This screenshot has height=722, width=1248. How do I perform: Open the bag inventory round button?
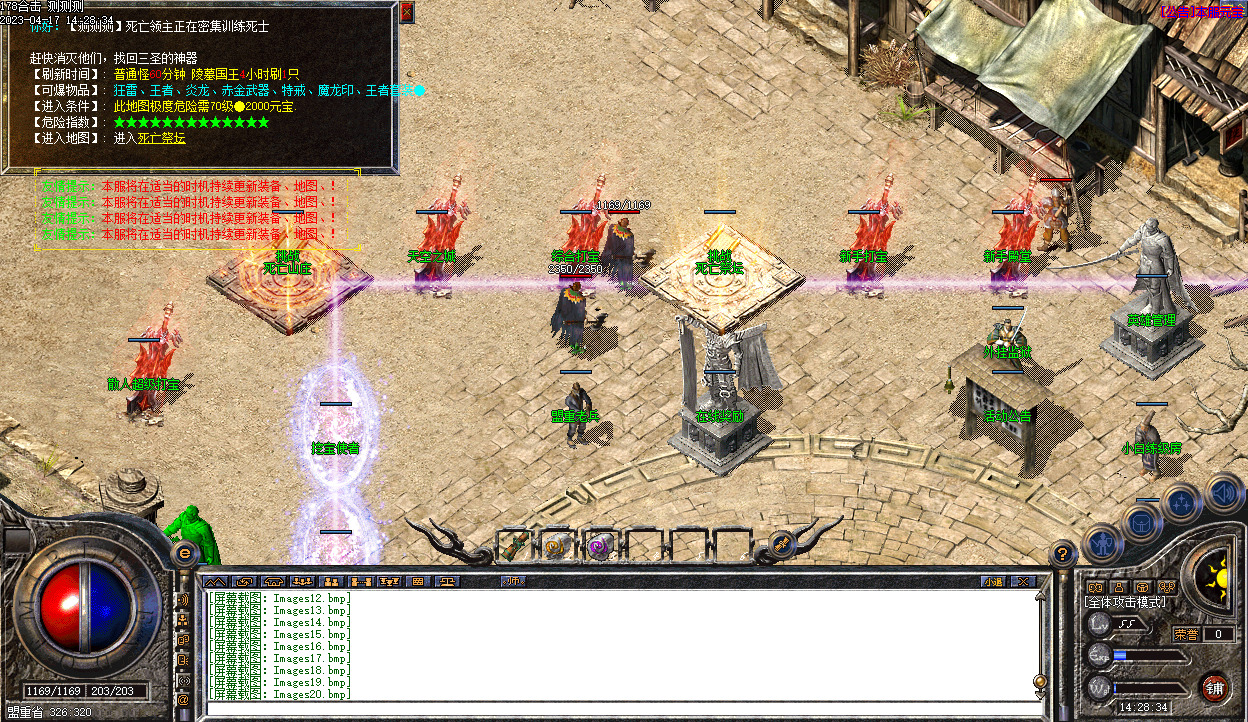tap(1141, 521)
